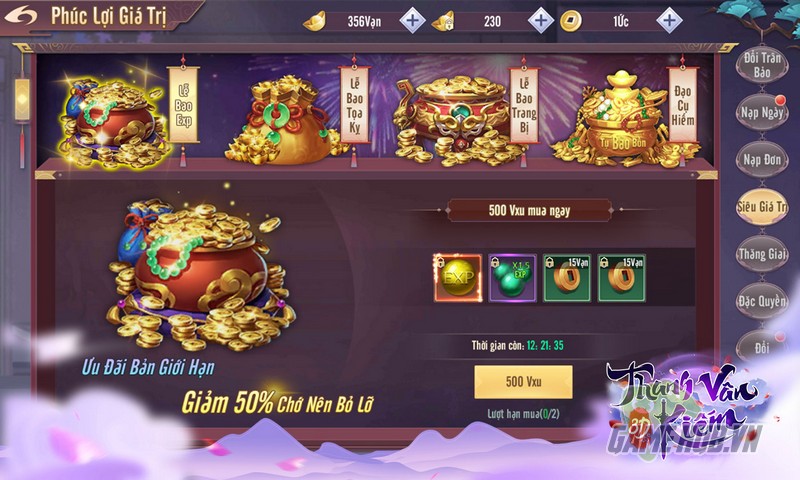Open the Thăng Giai tab
Screen dimensions: 800x480
coord(764,253)
